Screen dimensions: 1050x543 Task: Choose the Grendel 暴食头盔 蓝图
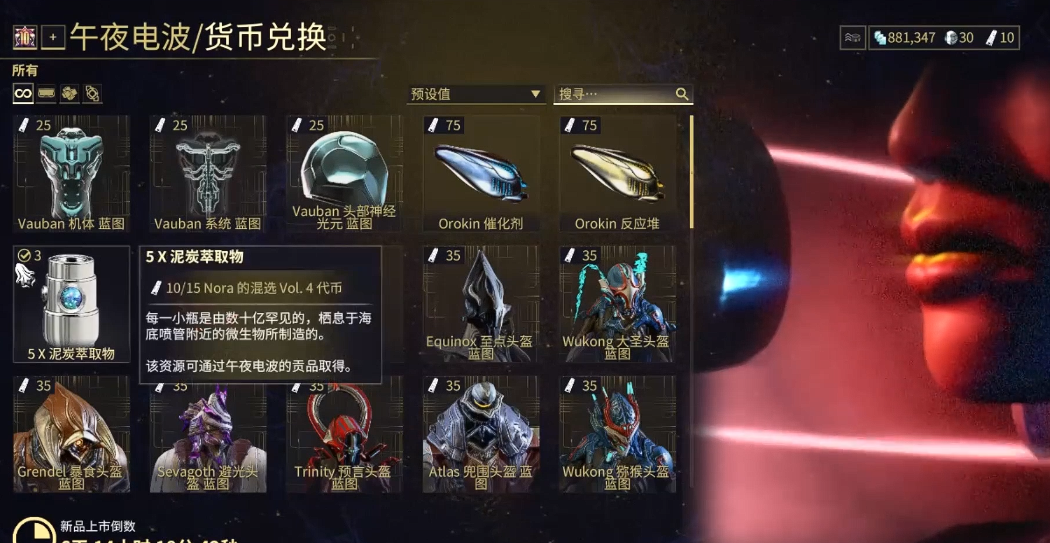coord(71,433)
